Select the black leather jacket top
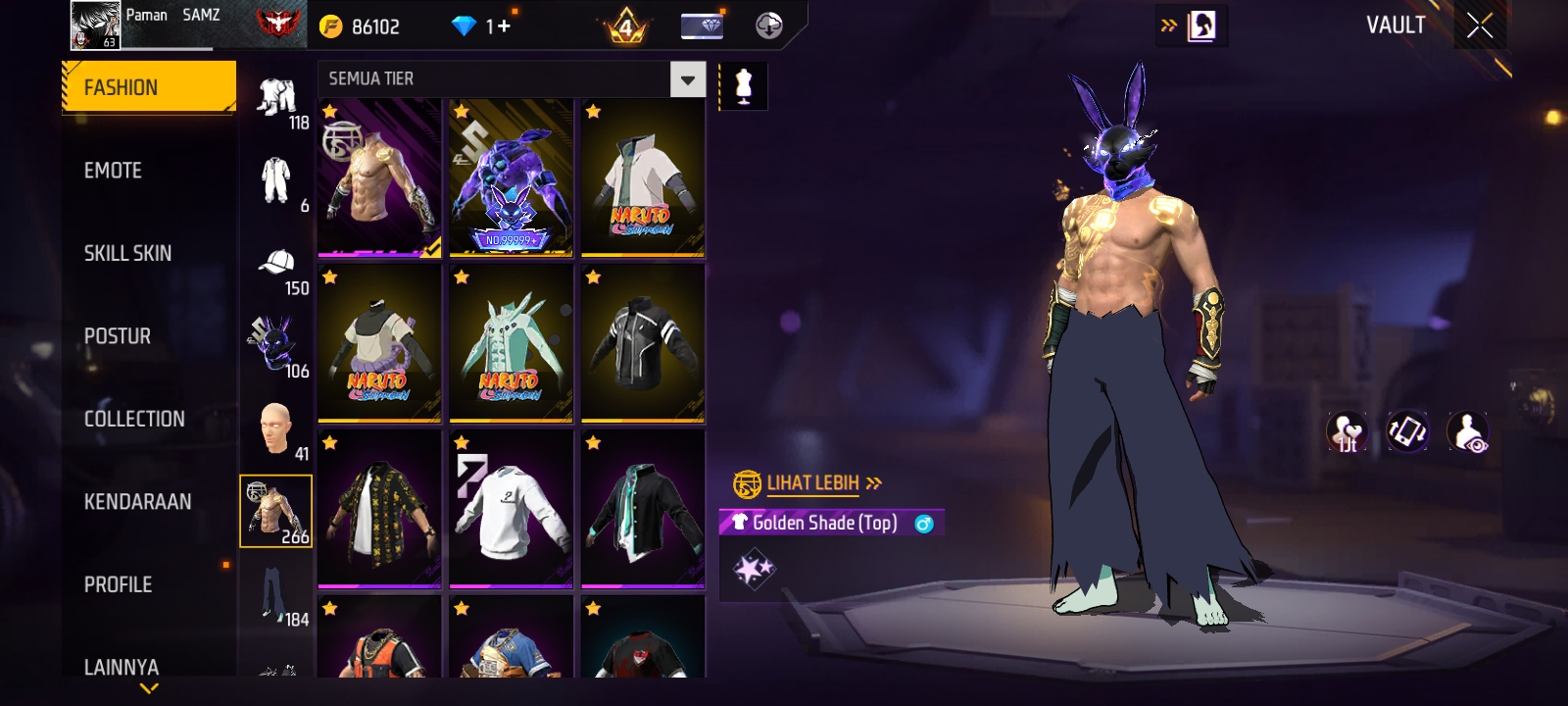1568x706 pixels. (642, 343)
